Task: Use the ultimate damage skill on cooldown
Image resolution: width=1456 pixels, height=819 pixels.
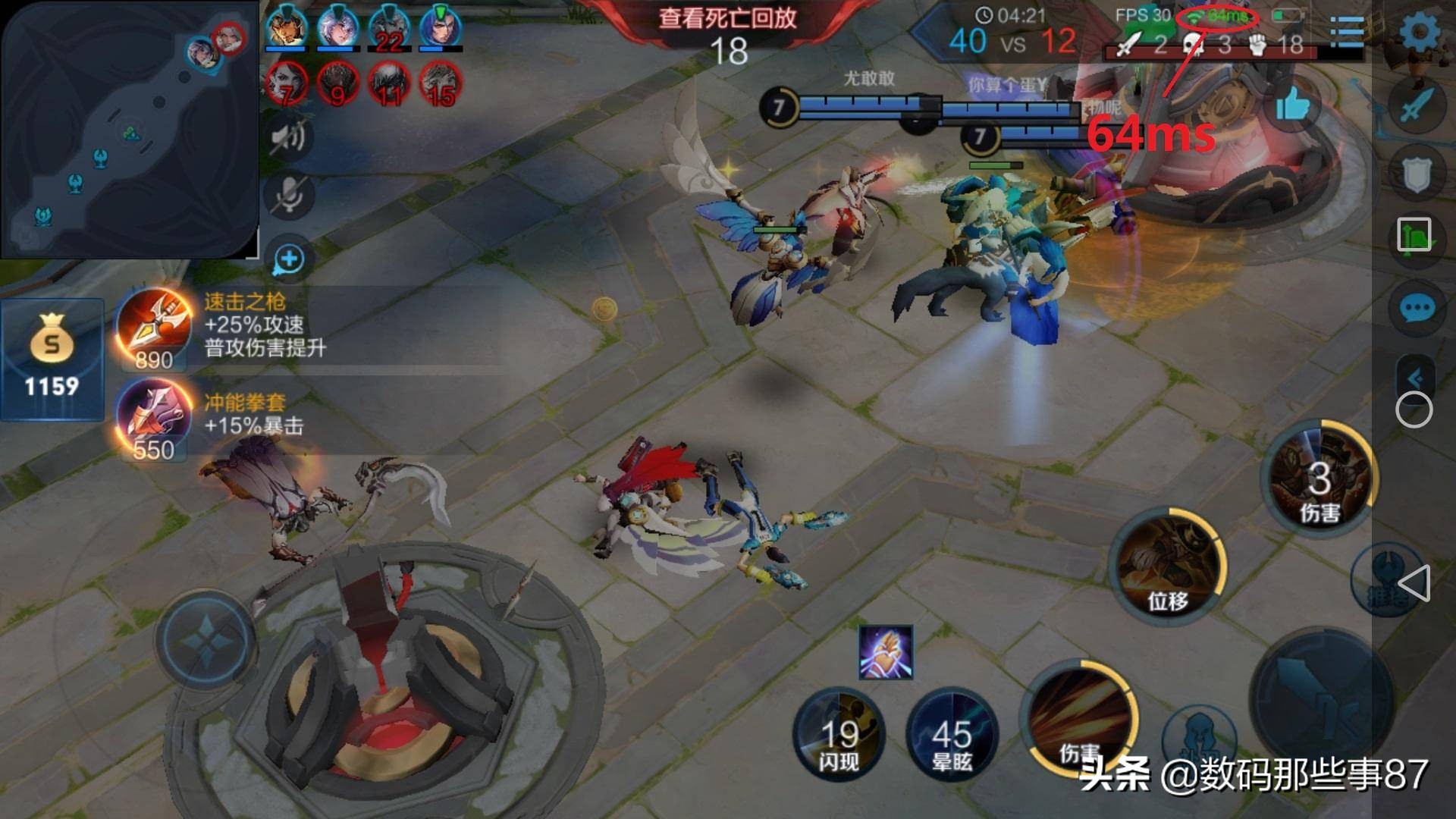Action: 1319,476
